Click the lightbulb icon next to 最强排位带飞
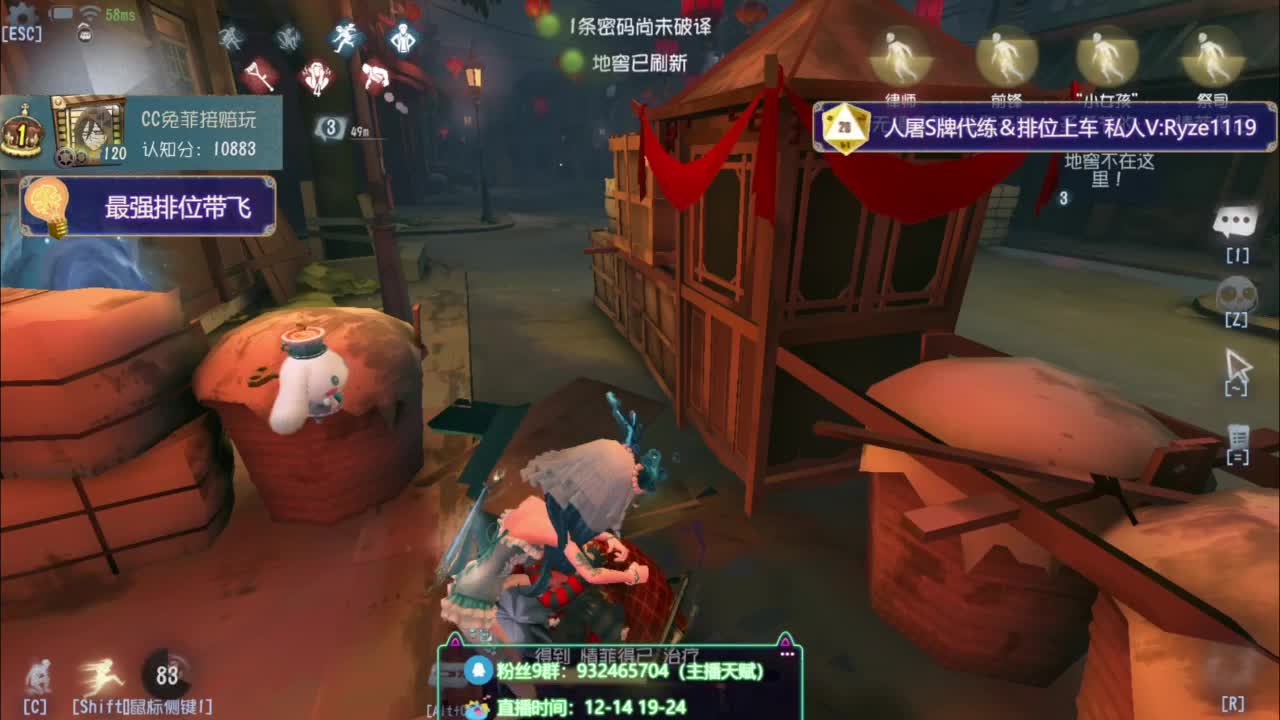The image size is (1280, 720). pyautogui.click(x=44, y=203)
